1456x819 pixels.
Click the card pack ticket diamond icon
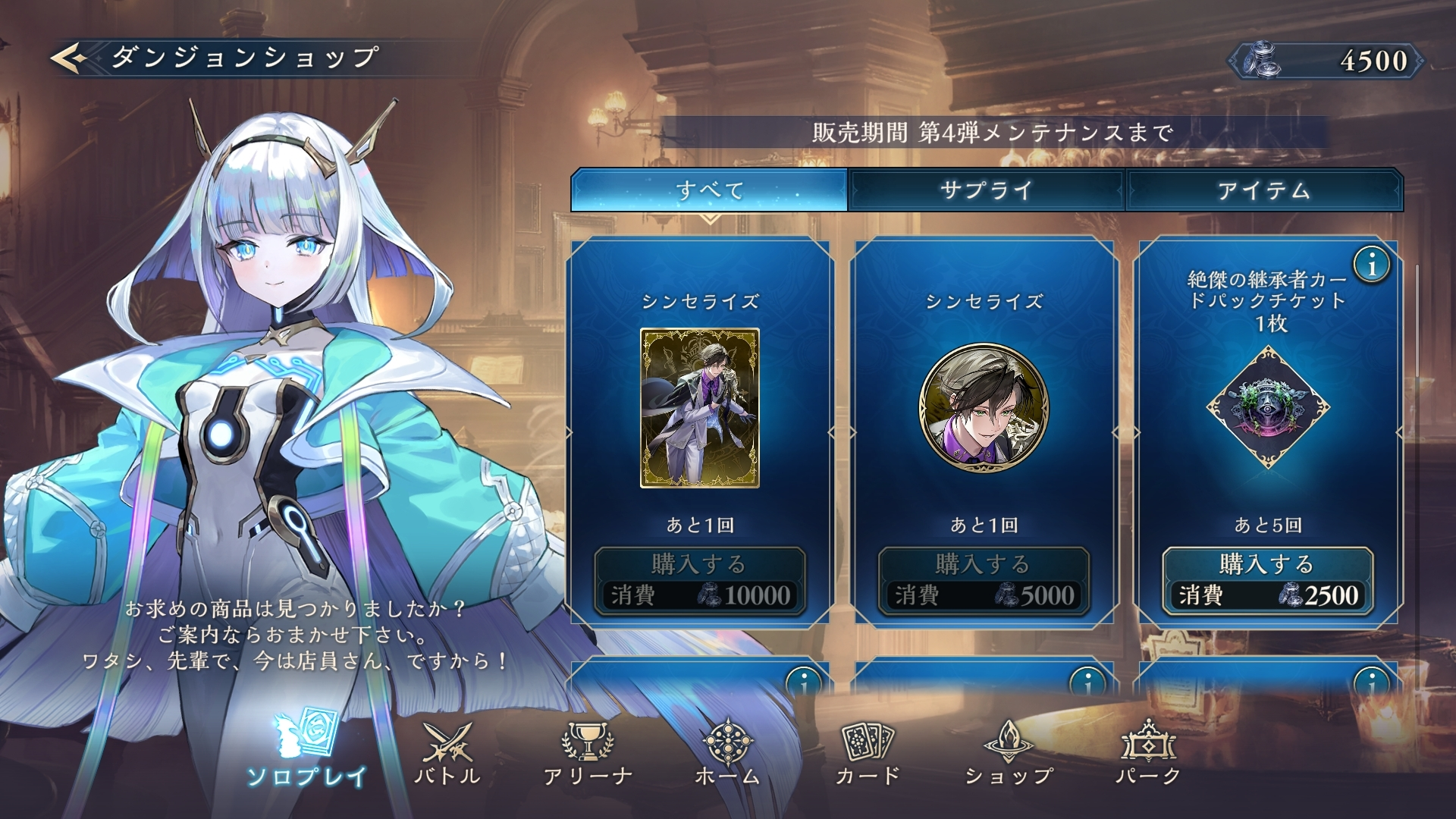click(x=1267, y=408)
